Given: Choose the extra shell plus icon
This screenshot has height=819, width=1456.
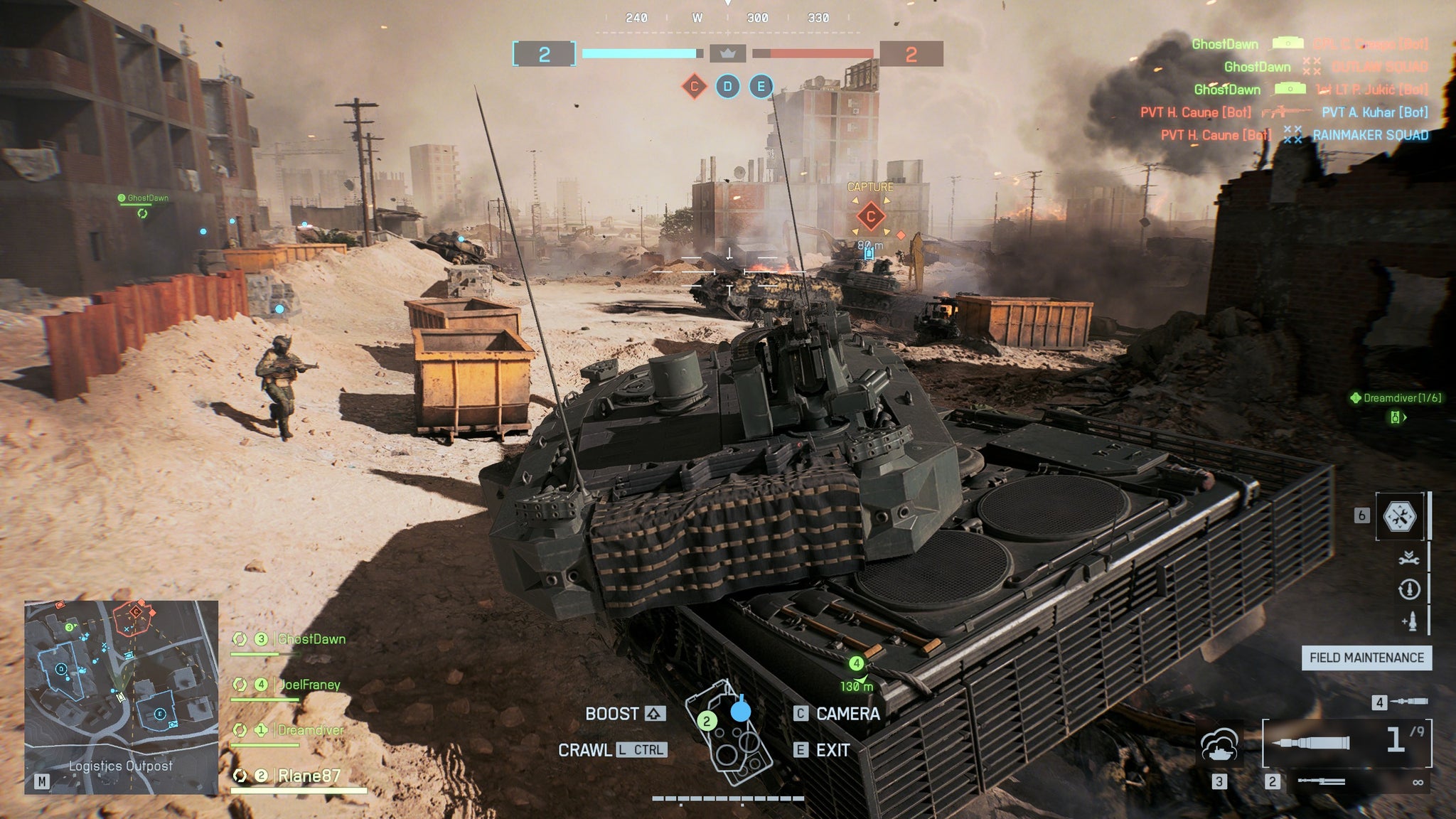Looking at the screenshot, I should 1408,621.
